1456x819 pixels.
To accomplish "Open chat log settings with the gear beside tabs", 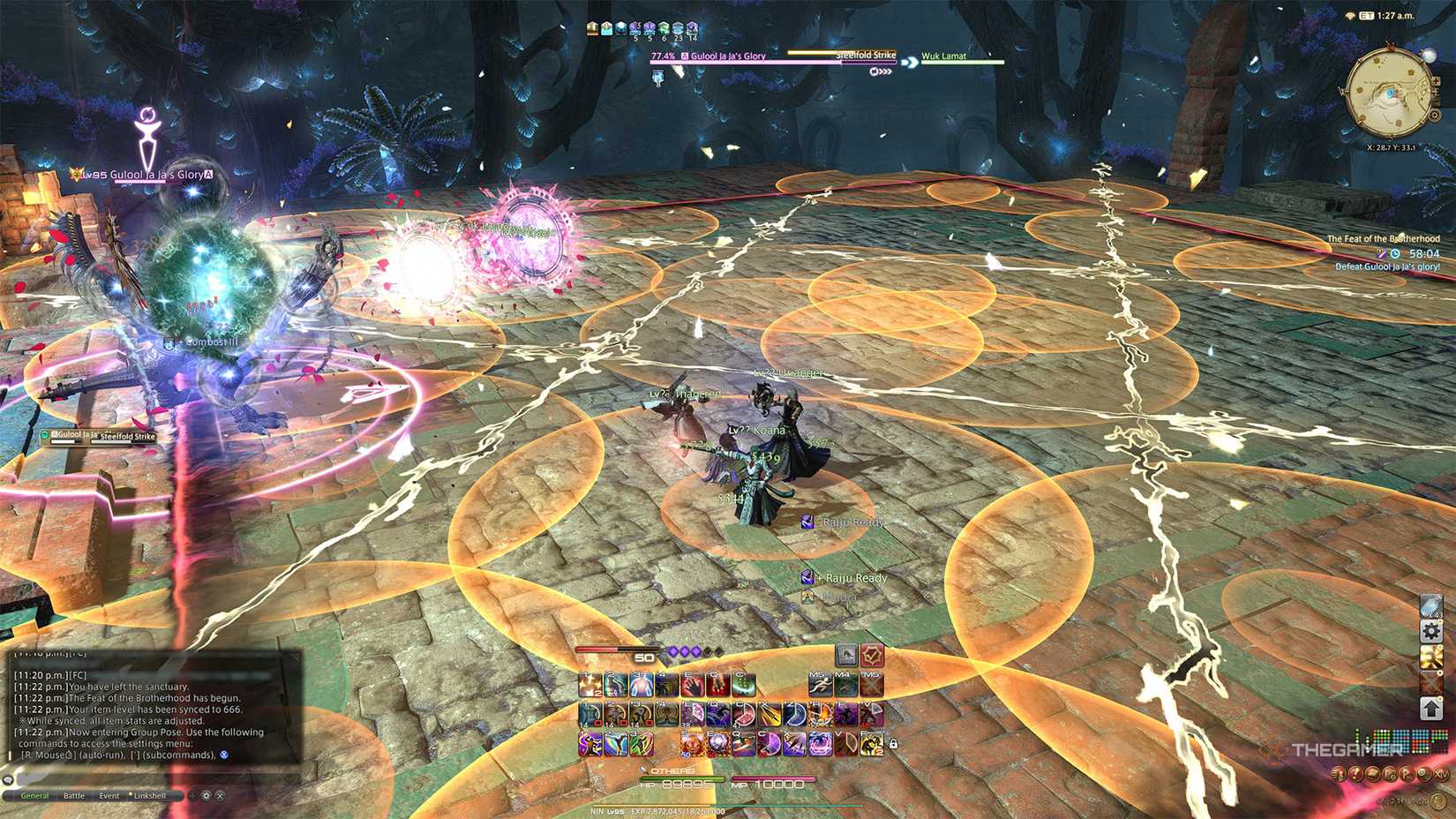I will click(x=206, y=796).
